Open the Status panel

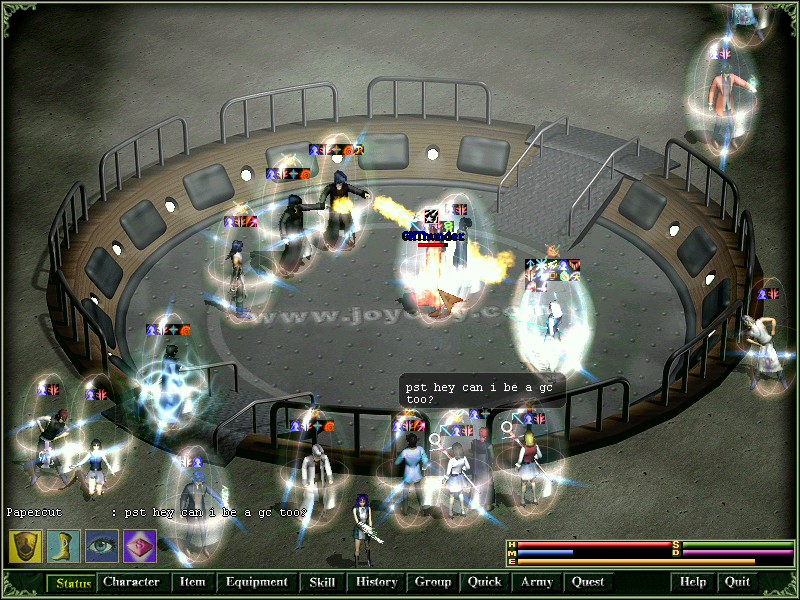pos(73,582)
